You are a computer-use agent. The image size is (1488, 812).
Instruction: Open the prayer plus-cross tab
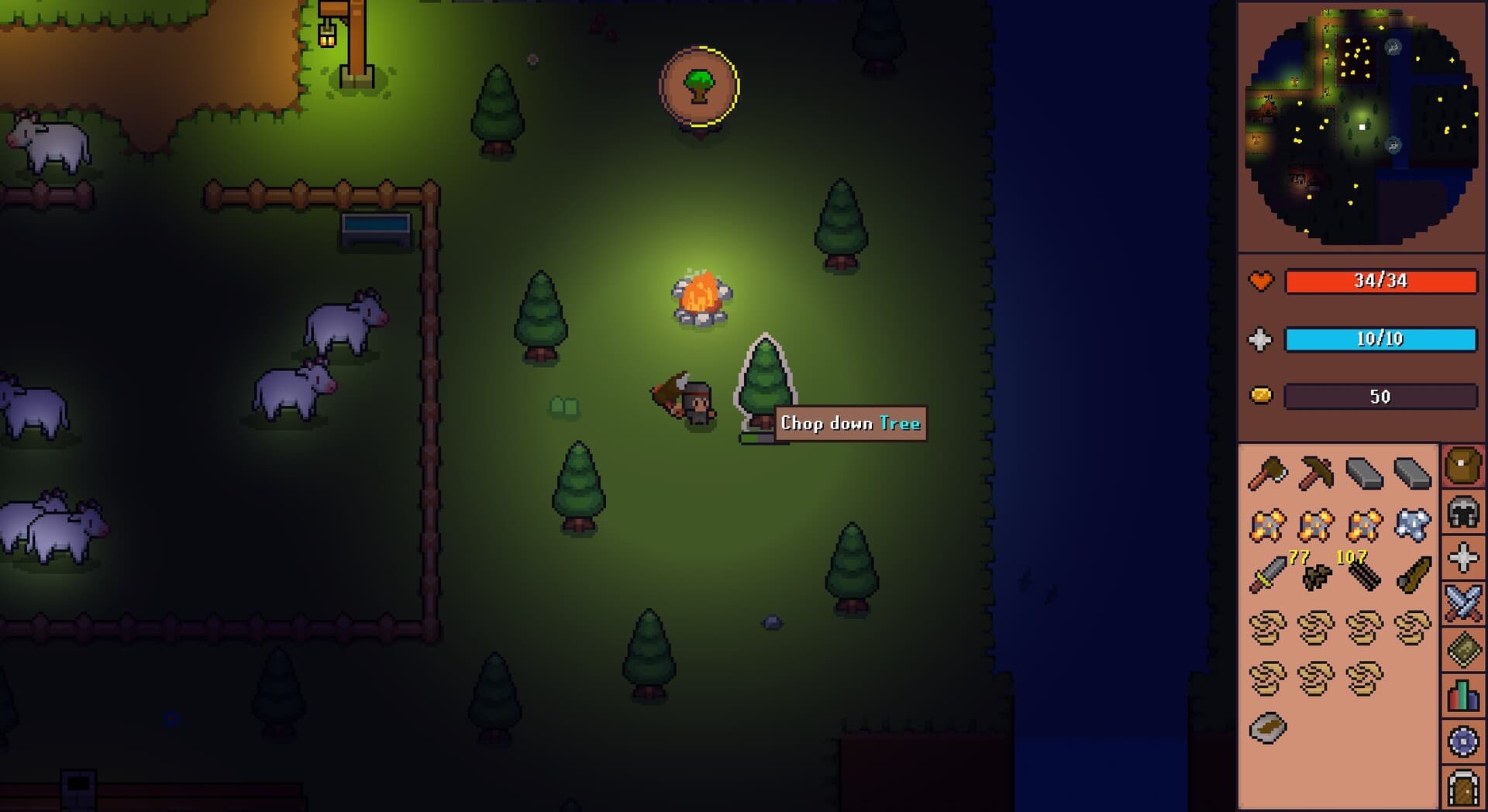click(x=1465, y=555)
